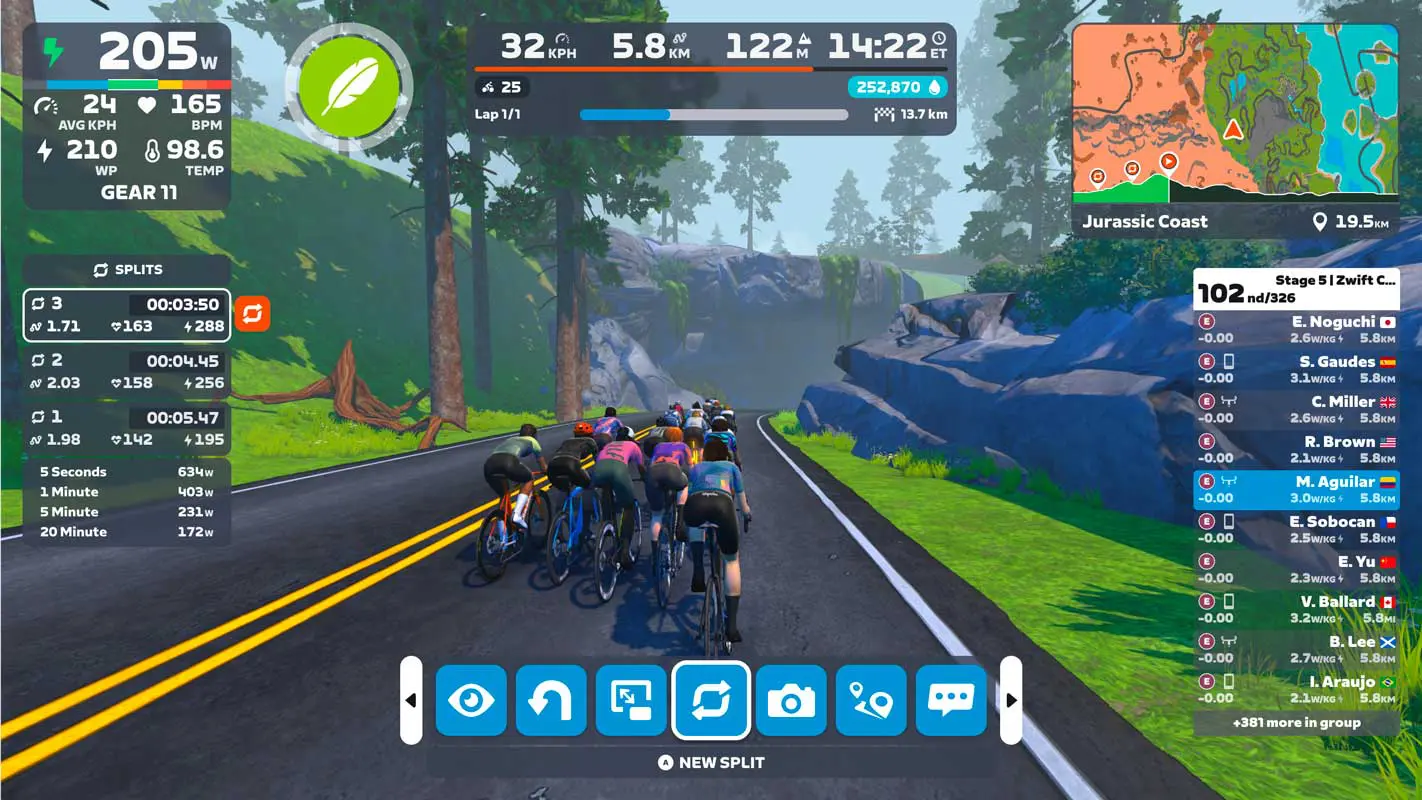Screen dimensions: 1422x800
Task: Open the chat message button
Action: 951,700
